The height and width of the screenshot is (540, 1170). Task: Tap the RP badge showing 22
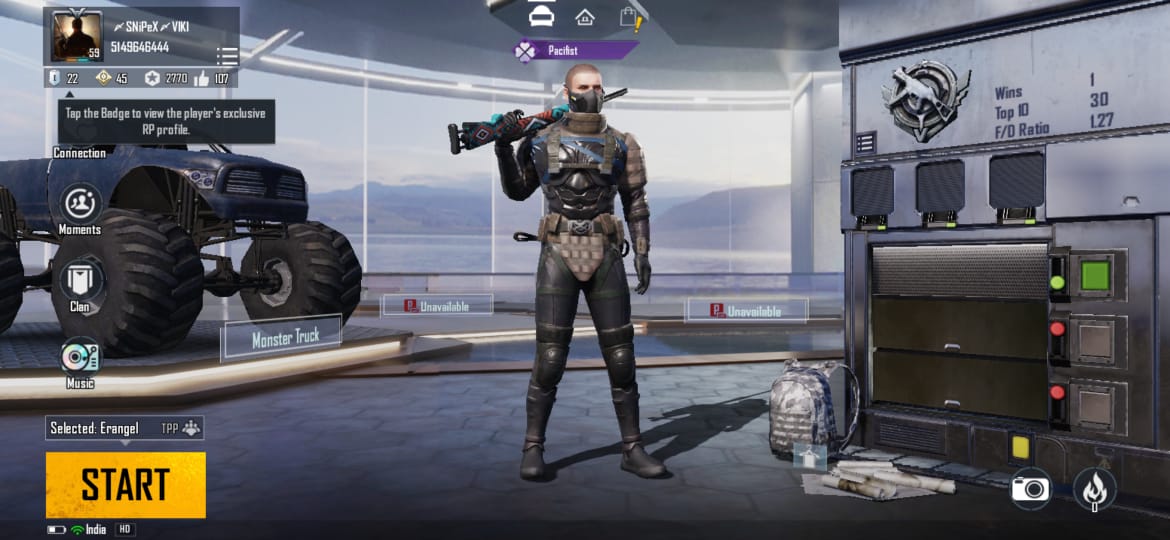(63, 78)
